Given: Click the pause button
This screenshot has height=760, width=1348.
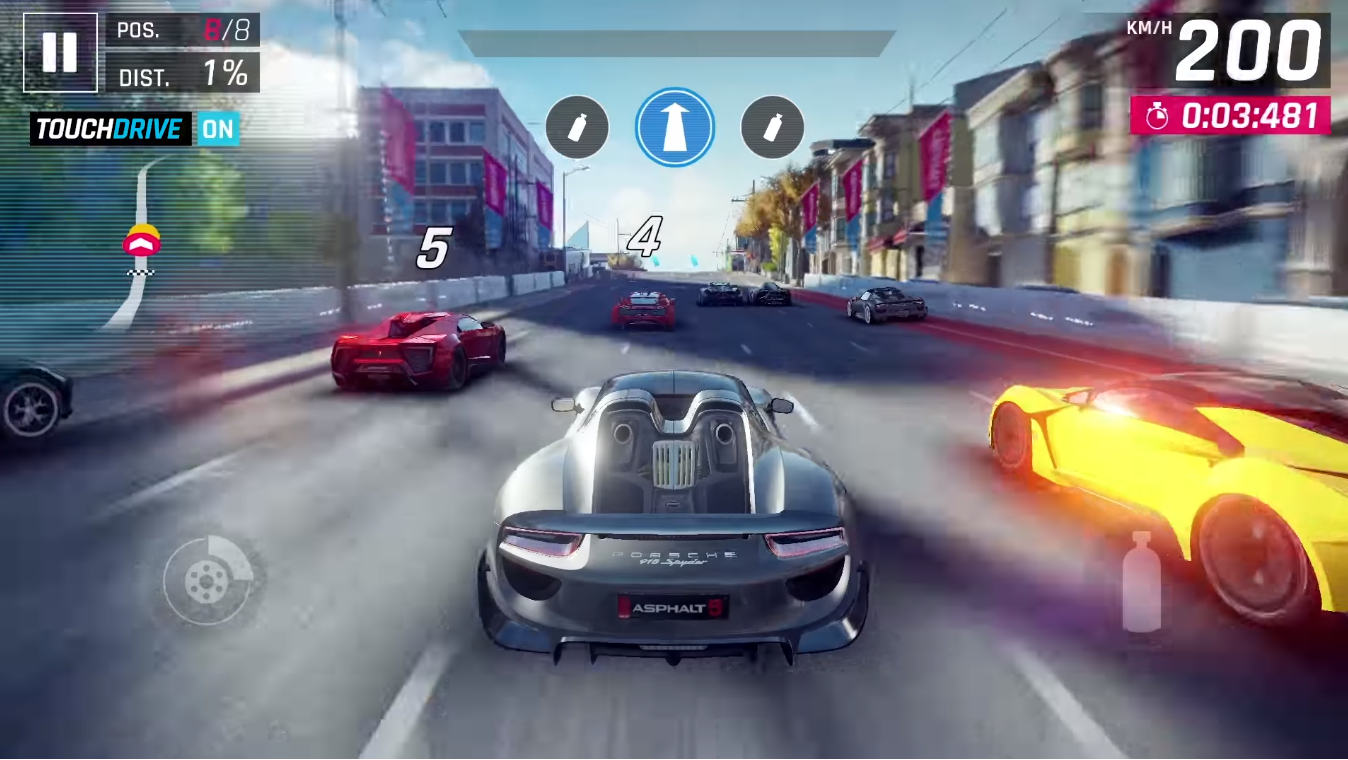Looking at the screenshot, I should click(x=60, y=51).
